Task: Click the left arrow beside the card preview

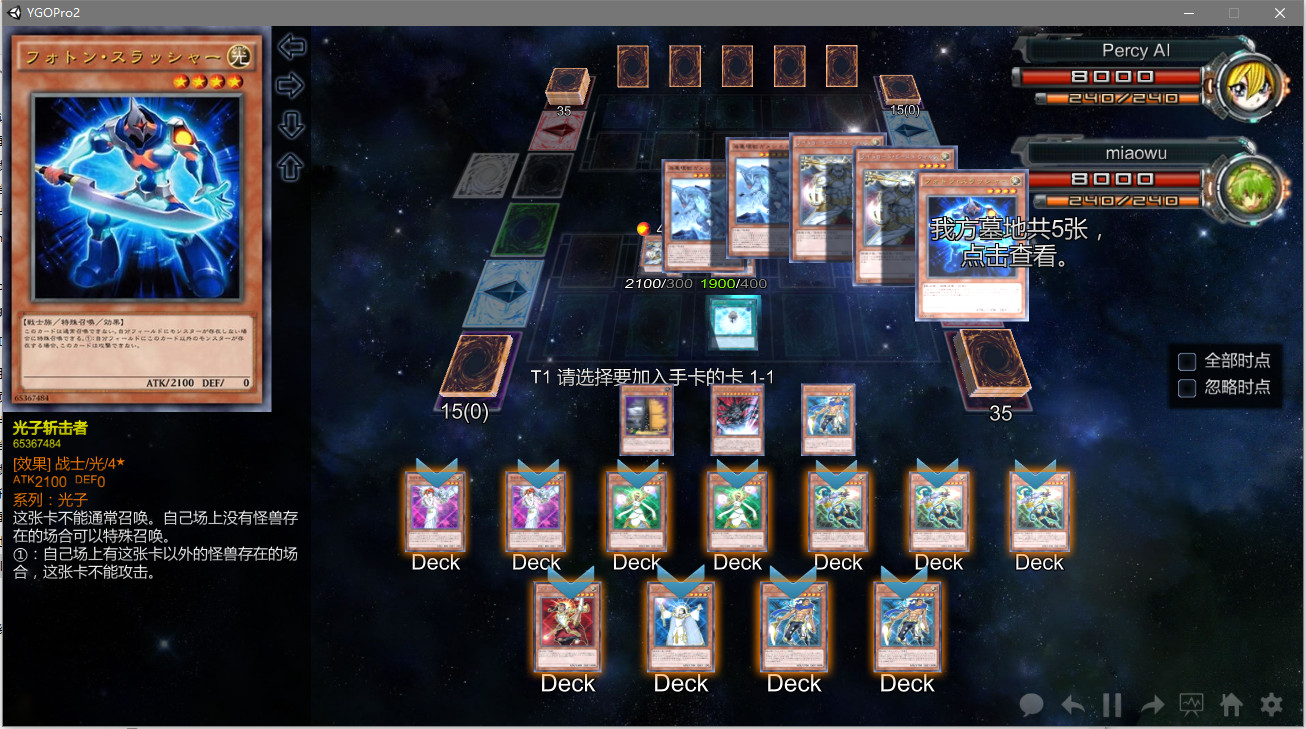Action: [x=291, y=46]
